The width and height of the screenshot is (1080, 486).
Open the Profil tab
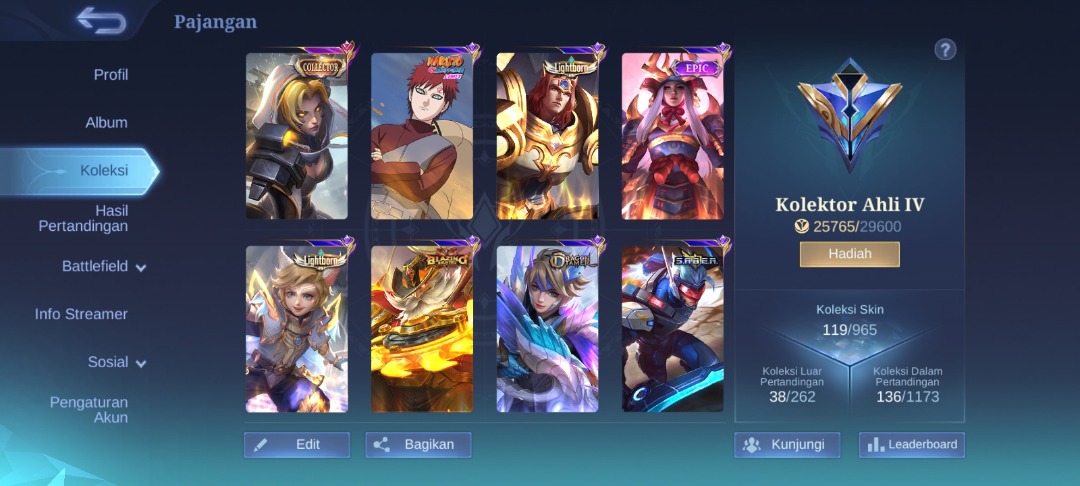click(x=110, y=75)
